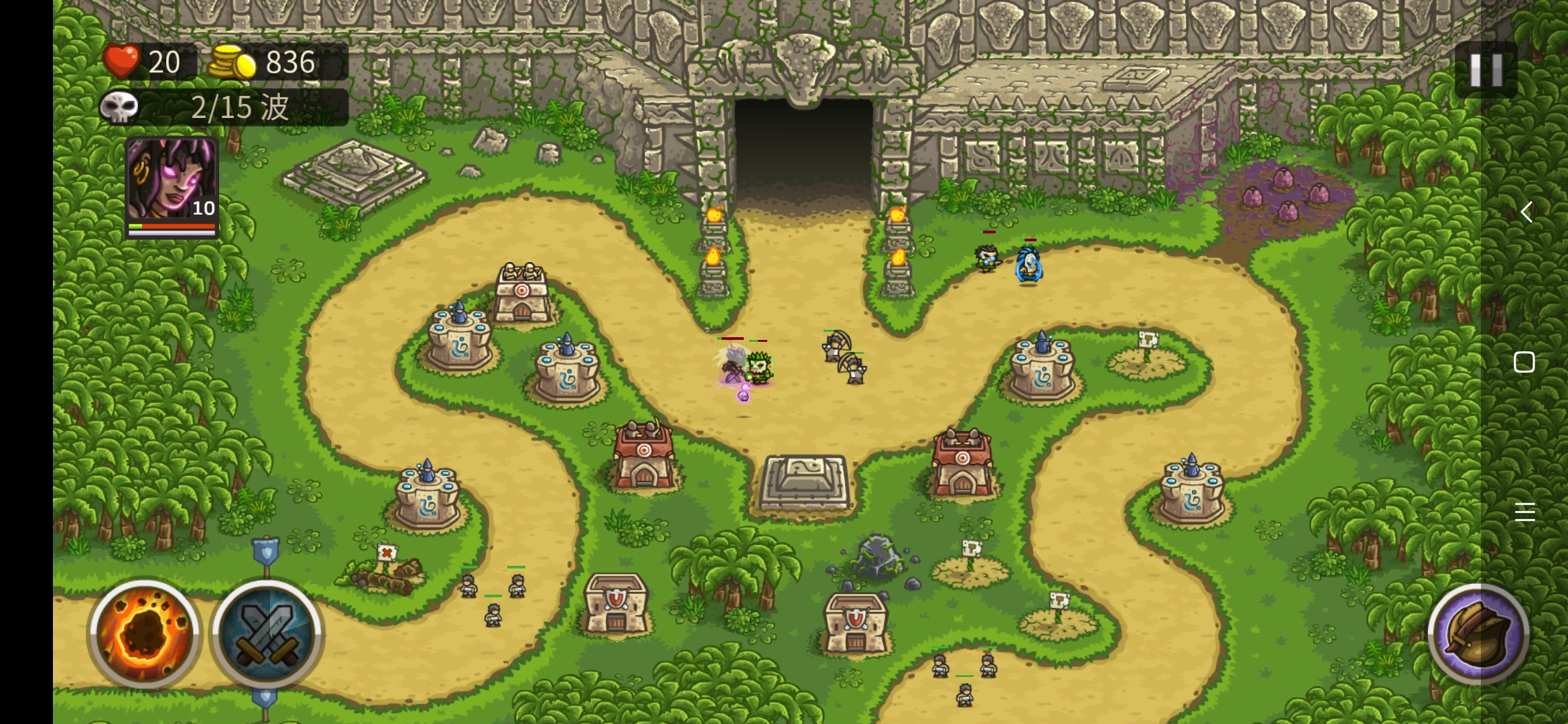Screen dimensions: 1568x724
Task: Call reinforcements with the crossed swords ability
Action: 267,632
